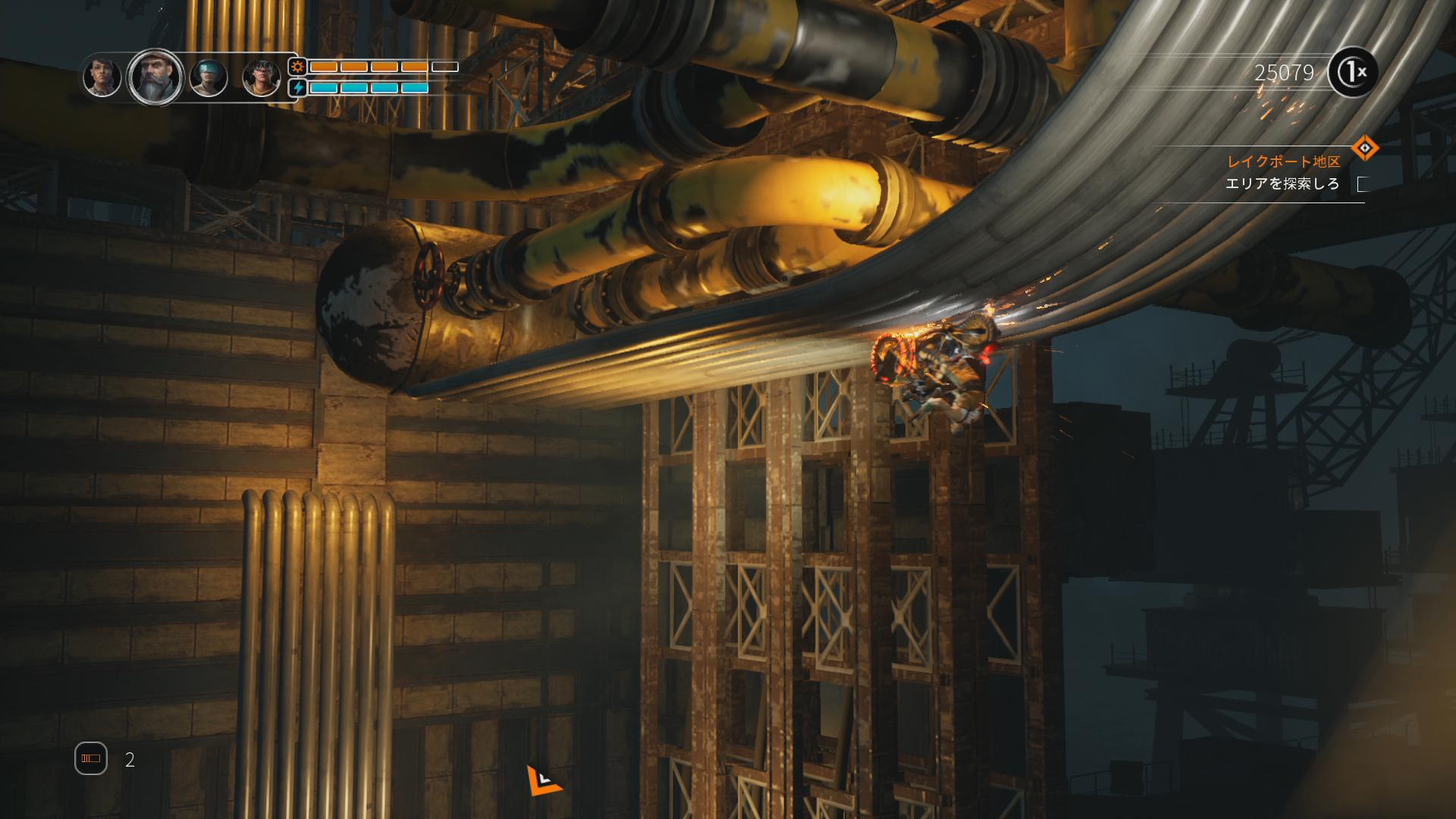Click the orange gear health icon

click(298, 67)
